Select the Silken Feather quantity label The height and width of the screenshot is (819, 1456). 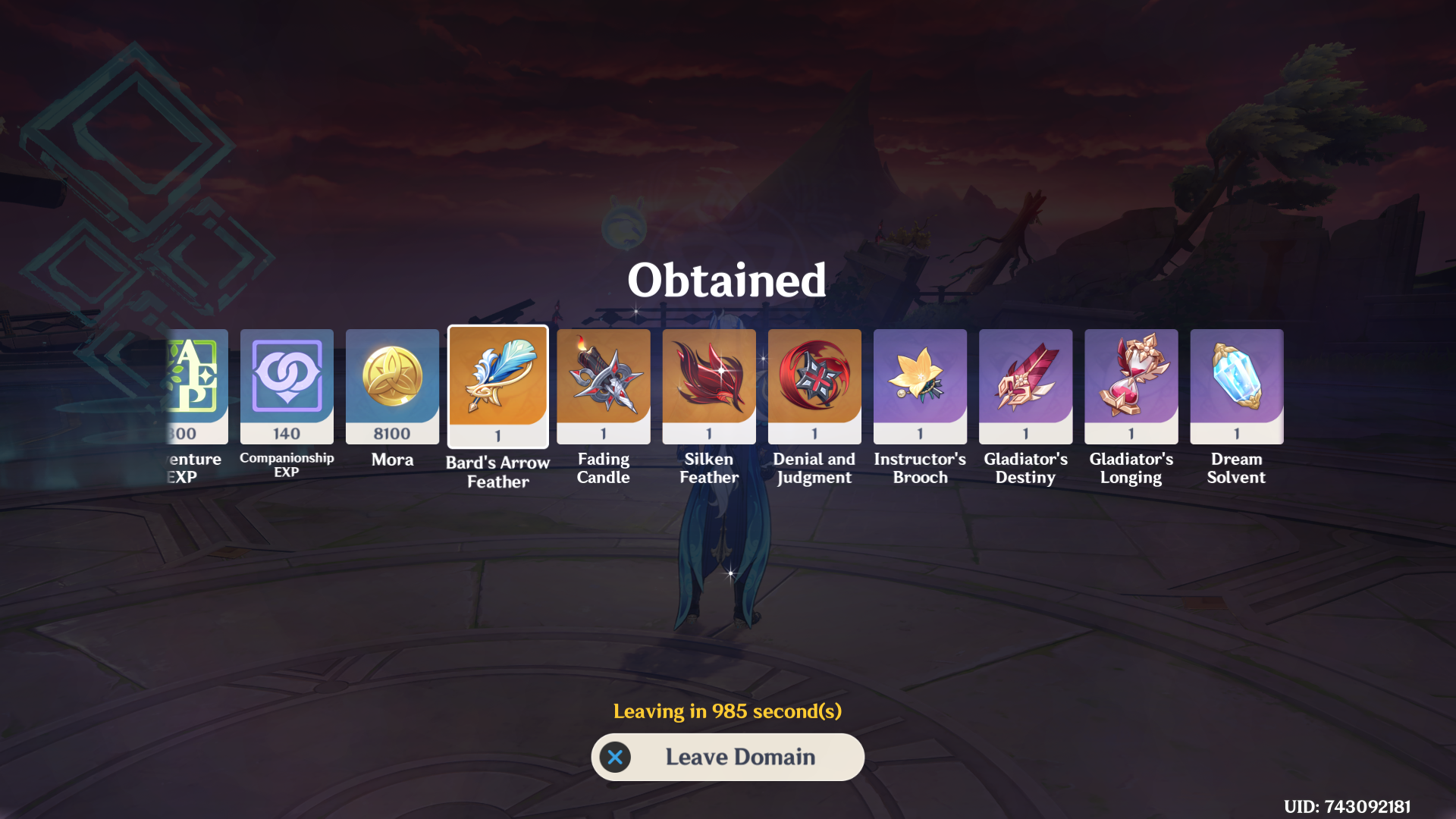(708, 433)
